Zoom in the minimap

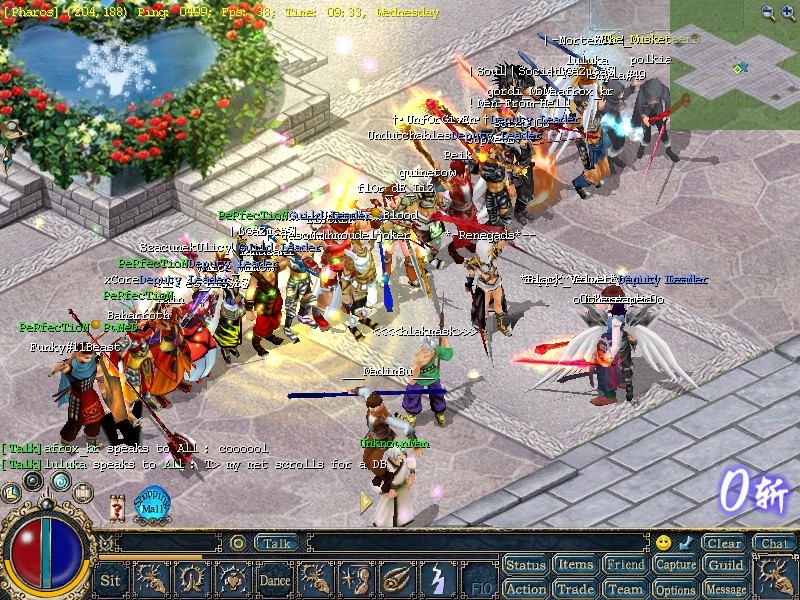pos(787,13)
